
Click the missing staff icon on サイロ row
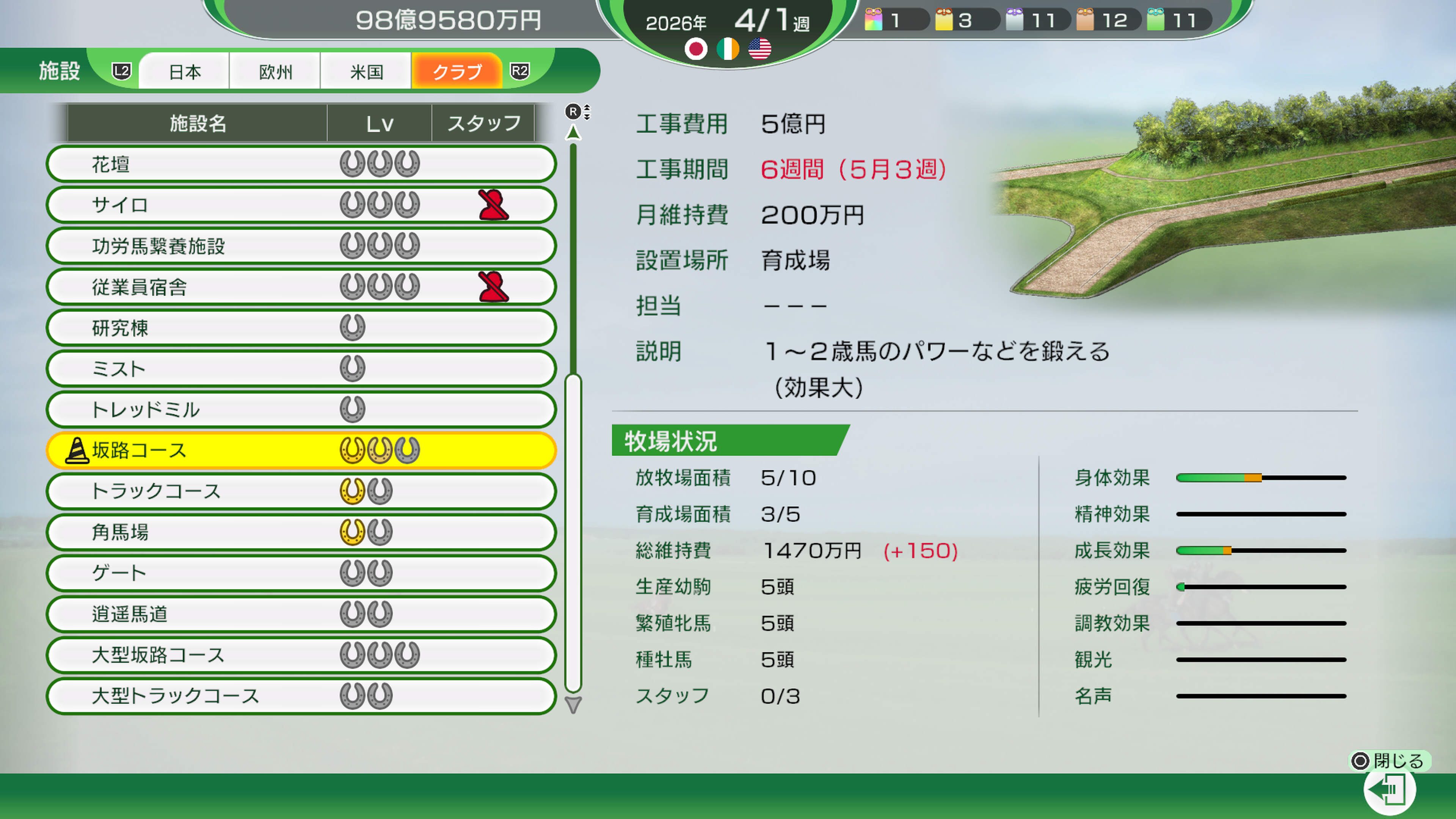(491, 205)
